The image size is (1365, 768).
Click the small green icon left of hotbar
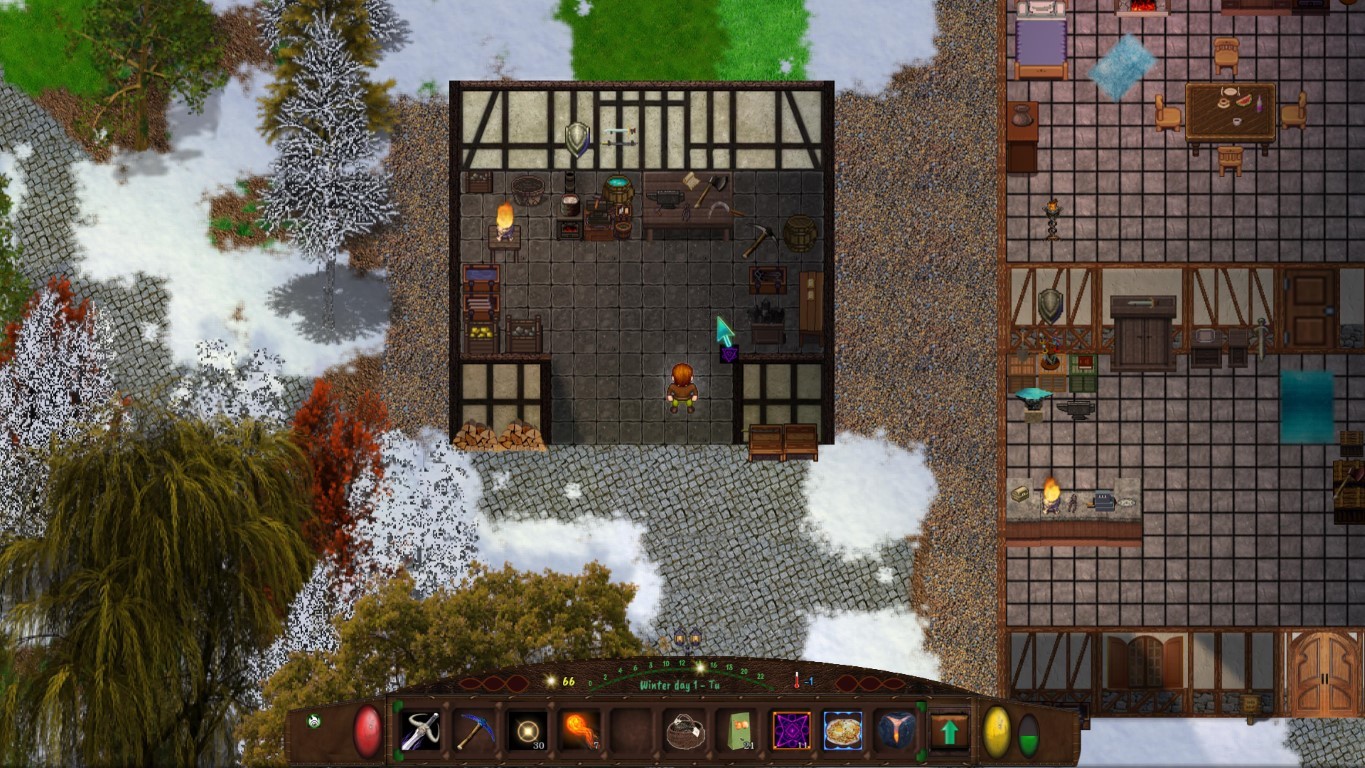tap(314, 721)
